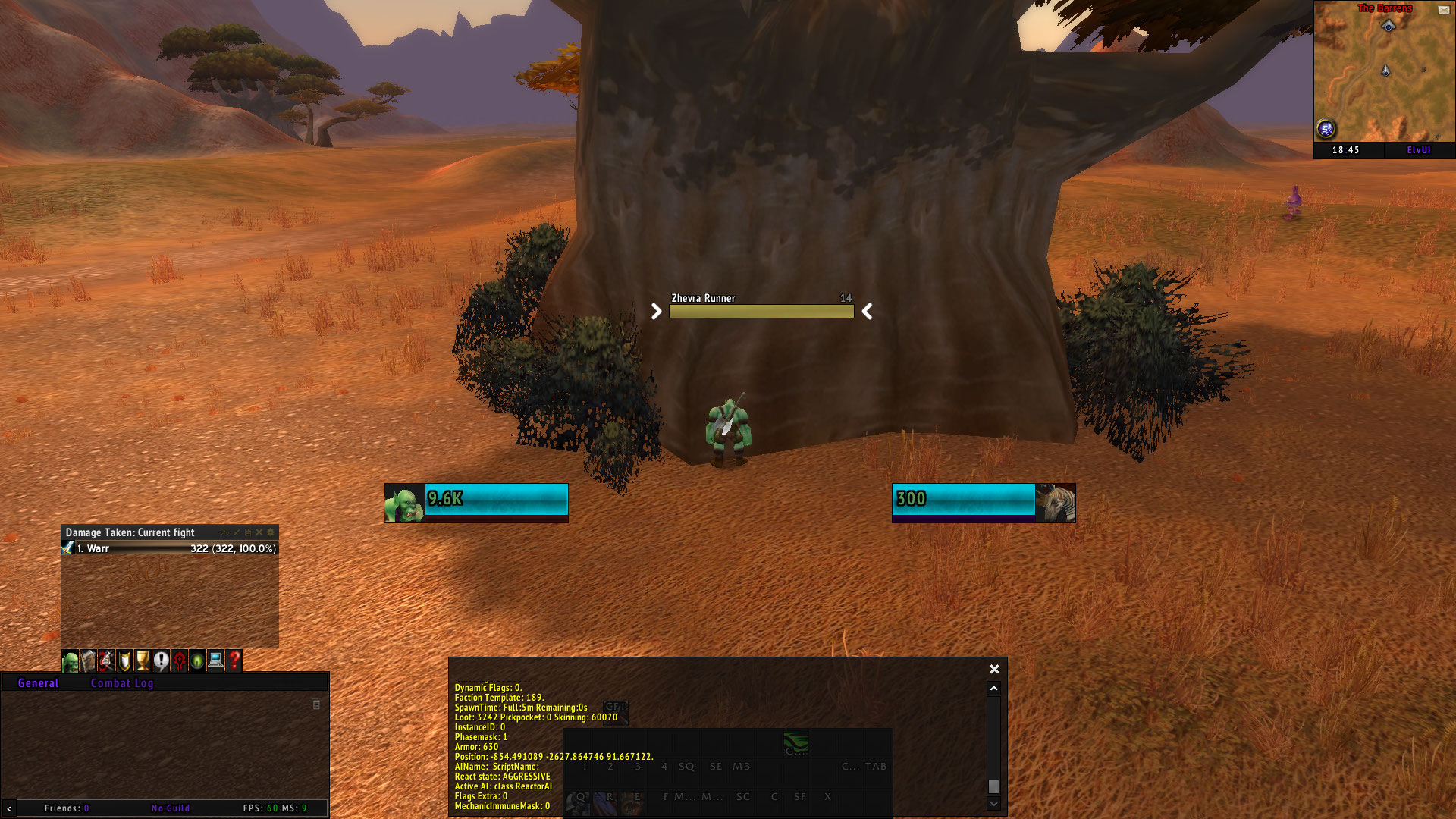
Task: Select the talents icon in the micromenu
Action: click(107, 661)
